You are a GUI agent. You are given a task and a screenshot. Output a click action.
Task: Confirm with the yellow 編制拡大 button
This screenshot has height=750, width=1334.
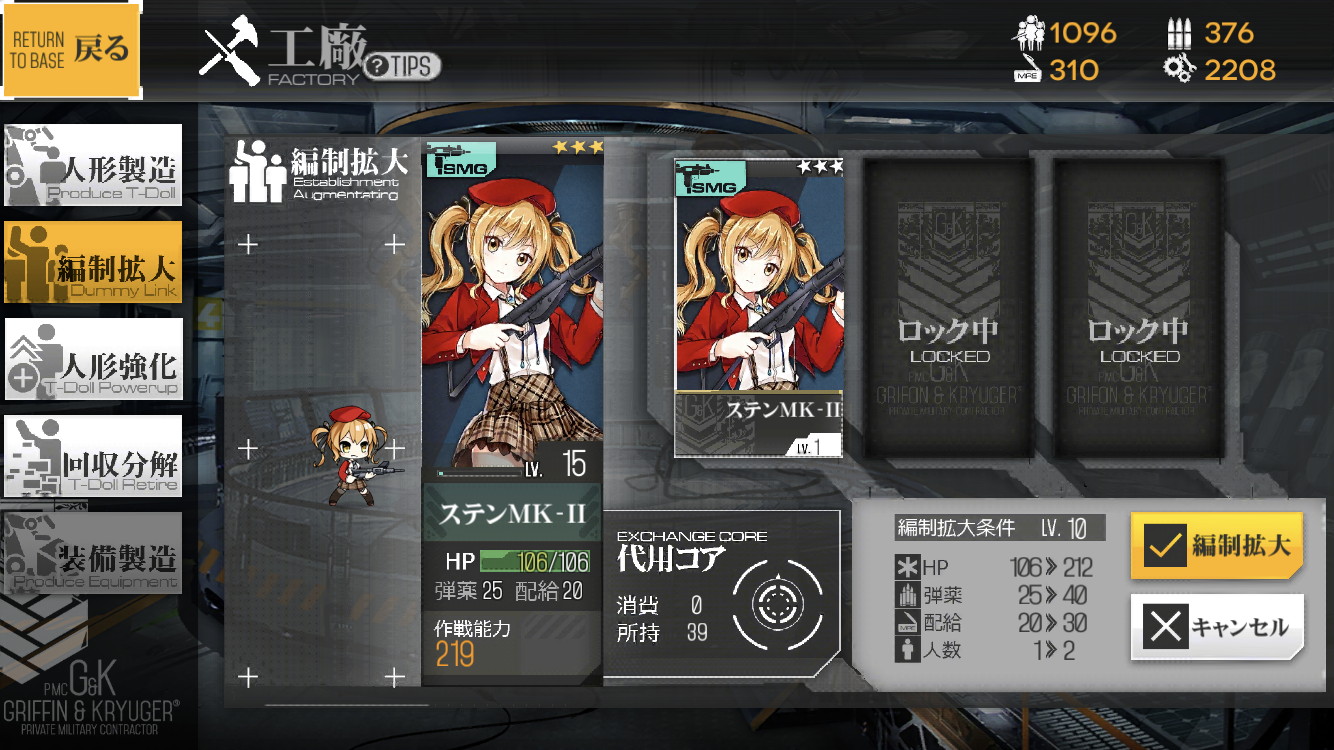click(1216, 546)
